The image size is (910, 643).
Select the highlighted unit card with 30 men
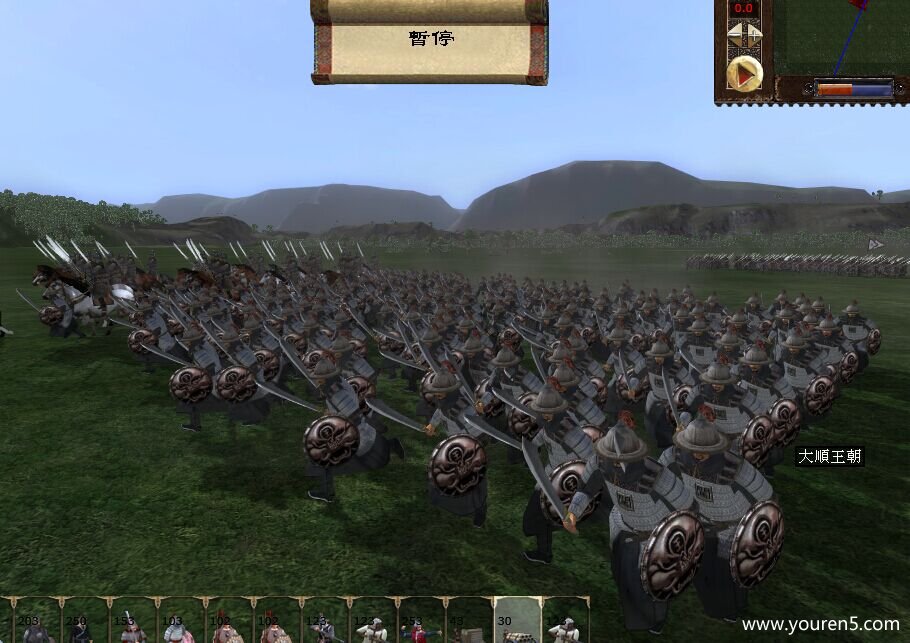516,622
